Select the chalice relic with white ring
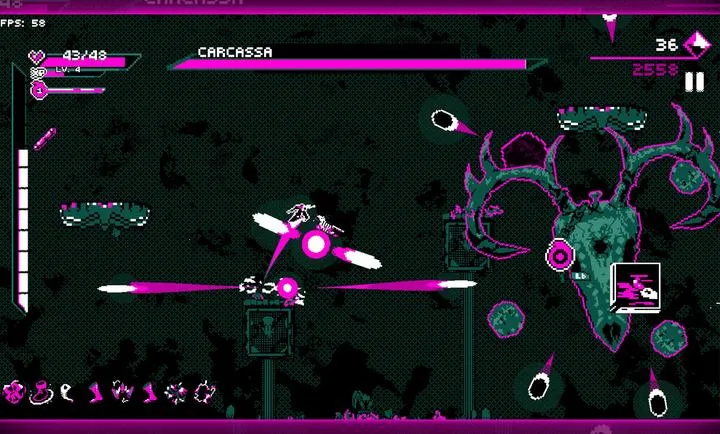 [x=42, y=390]
